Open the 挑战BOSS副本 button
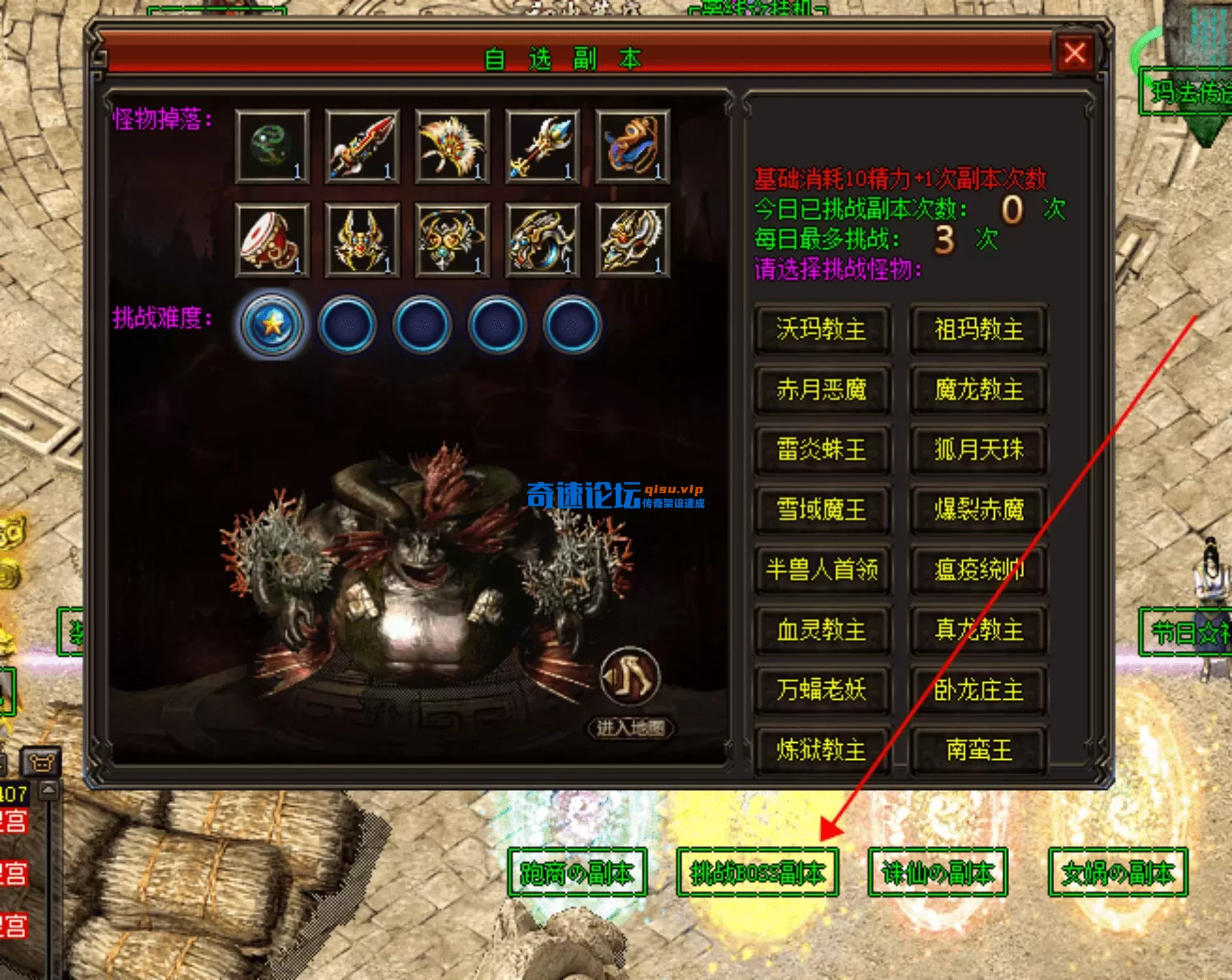The height and width of the screenshot is (980, 1232). pyautogui.click(x=758, y=873)
